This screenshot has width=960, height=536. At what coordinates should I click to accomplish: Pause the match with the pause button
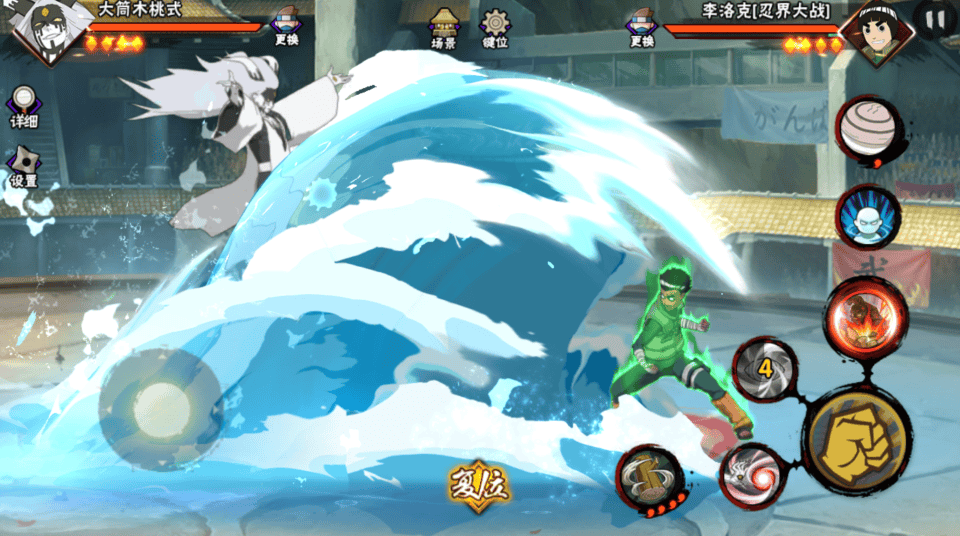936,18
